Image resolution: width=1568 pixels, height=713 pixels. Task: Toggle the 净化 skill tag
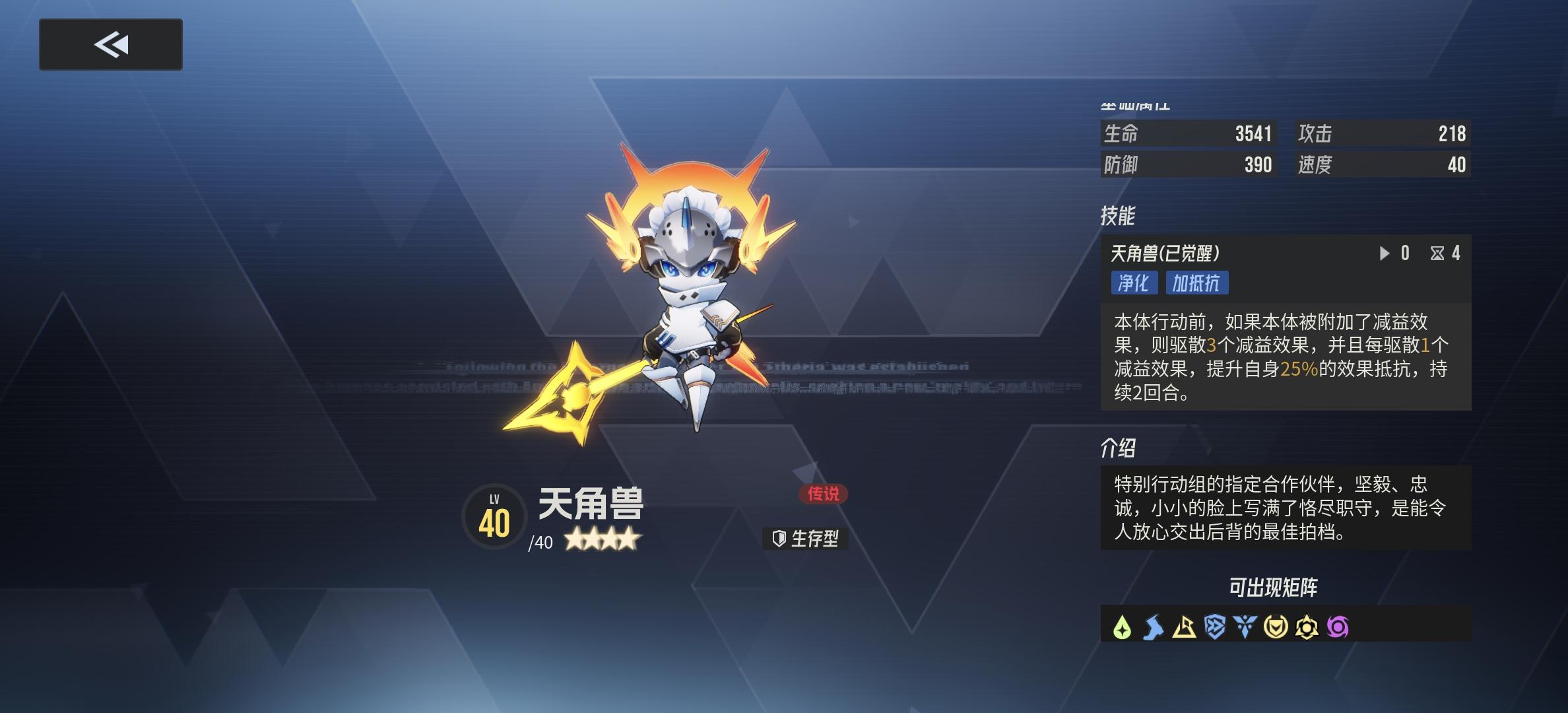coord(1134,283)
